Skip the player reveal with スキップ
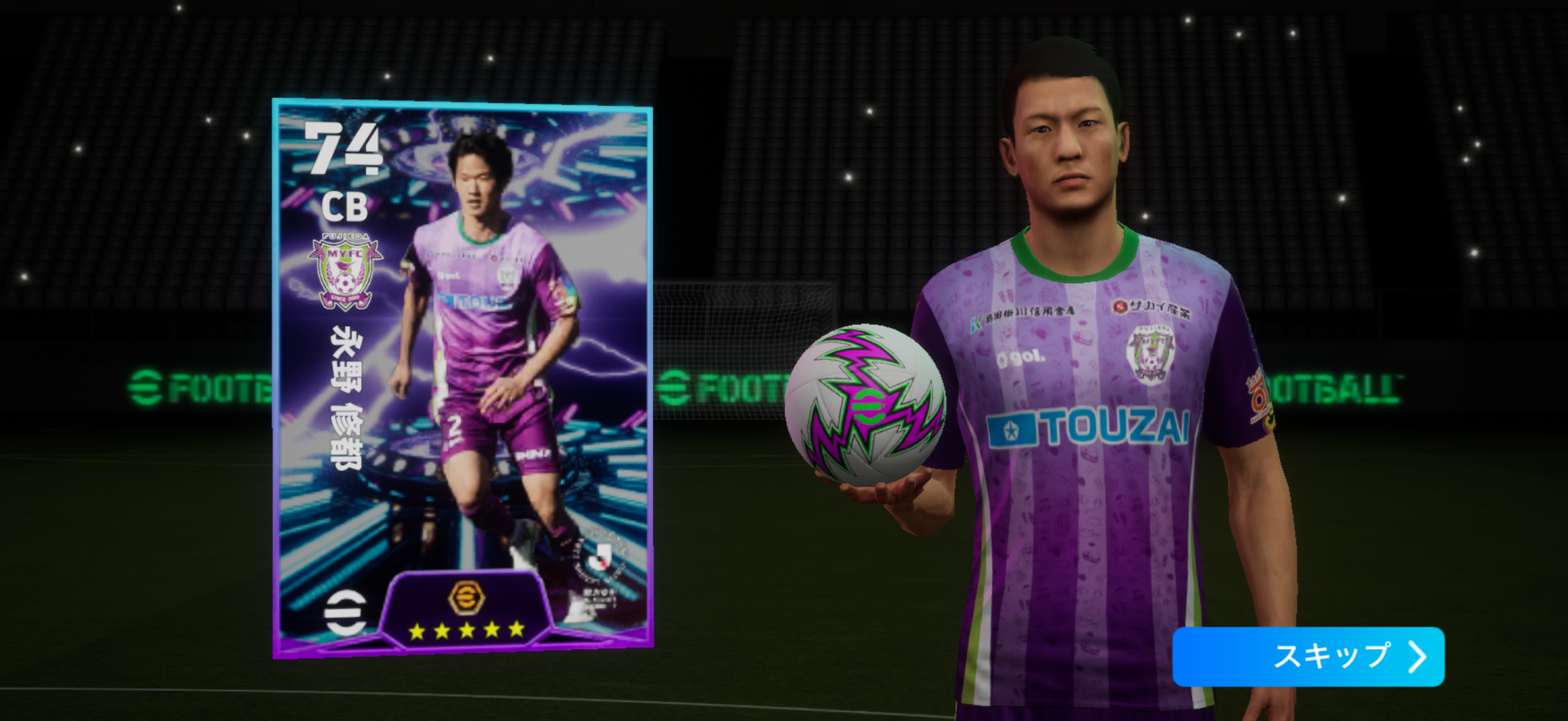Image resolution: width=1568 pixels, height=721 pixels. click(x=1307, y=656)
